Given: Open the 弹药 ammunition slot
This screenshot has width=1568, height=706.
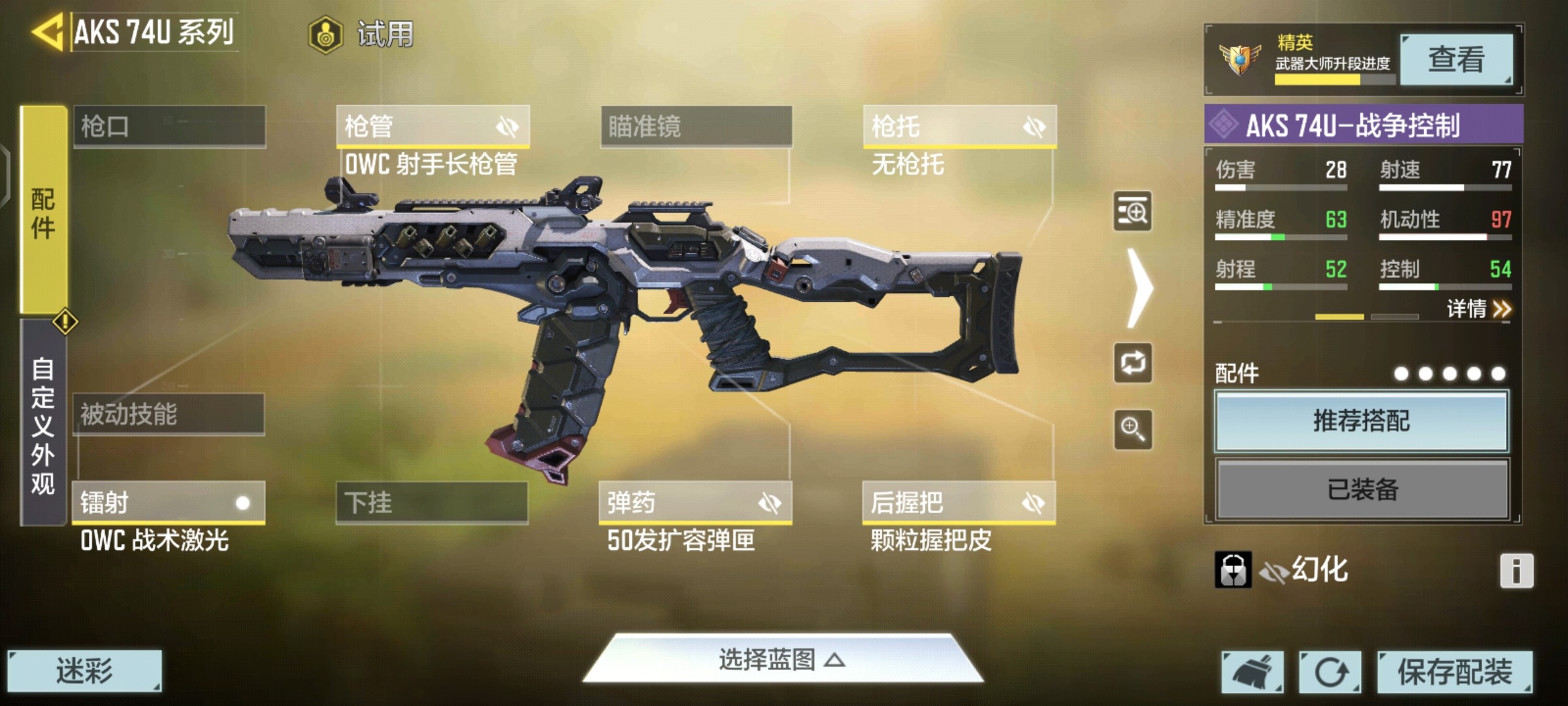Looking at the screenshot, I should [x=695, y=503].
